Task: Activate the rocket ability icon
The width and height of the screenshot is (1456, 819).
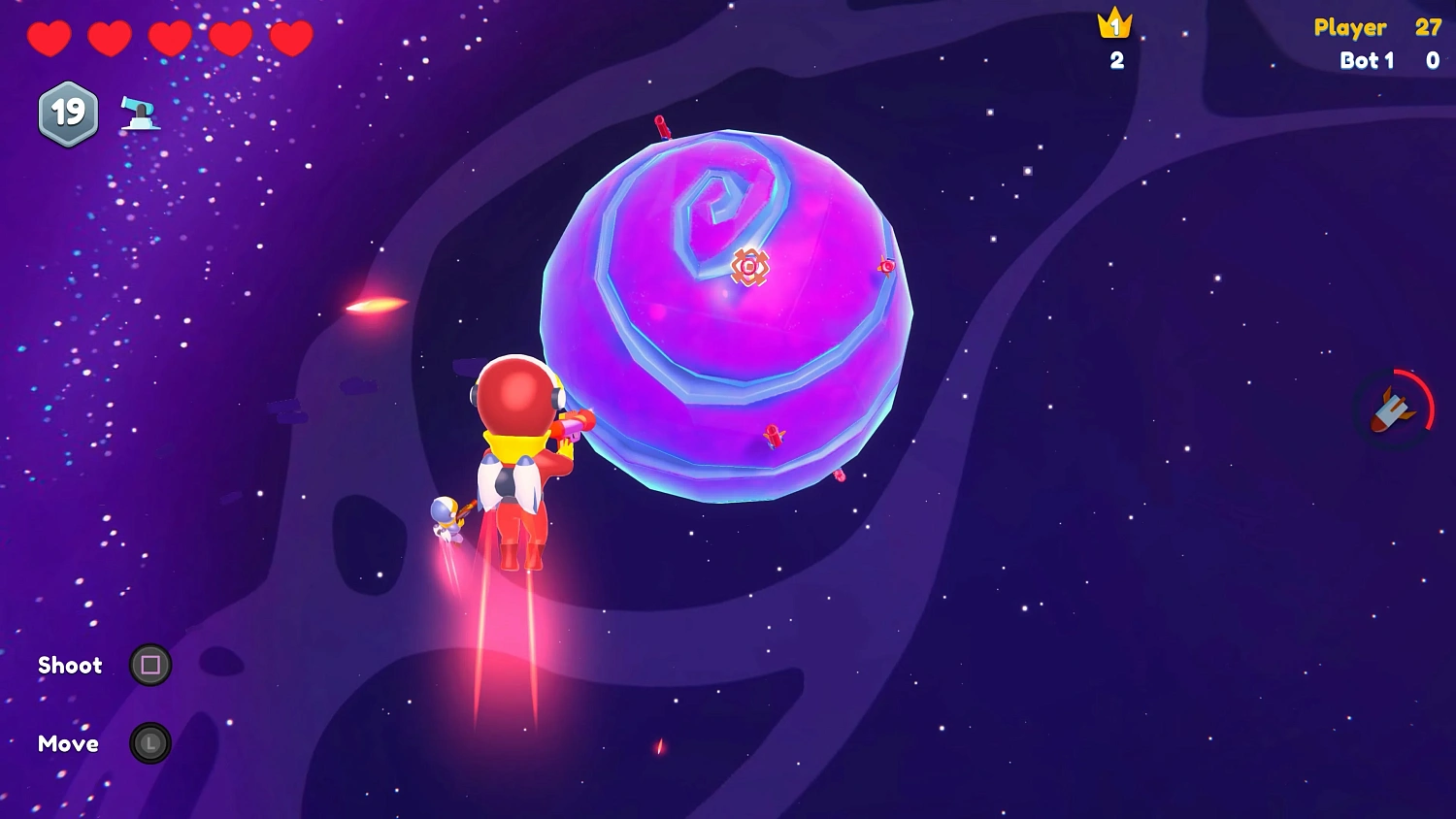Action: point(1394,409)
